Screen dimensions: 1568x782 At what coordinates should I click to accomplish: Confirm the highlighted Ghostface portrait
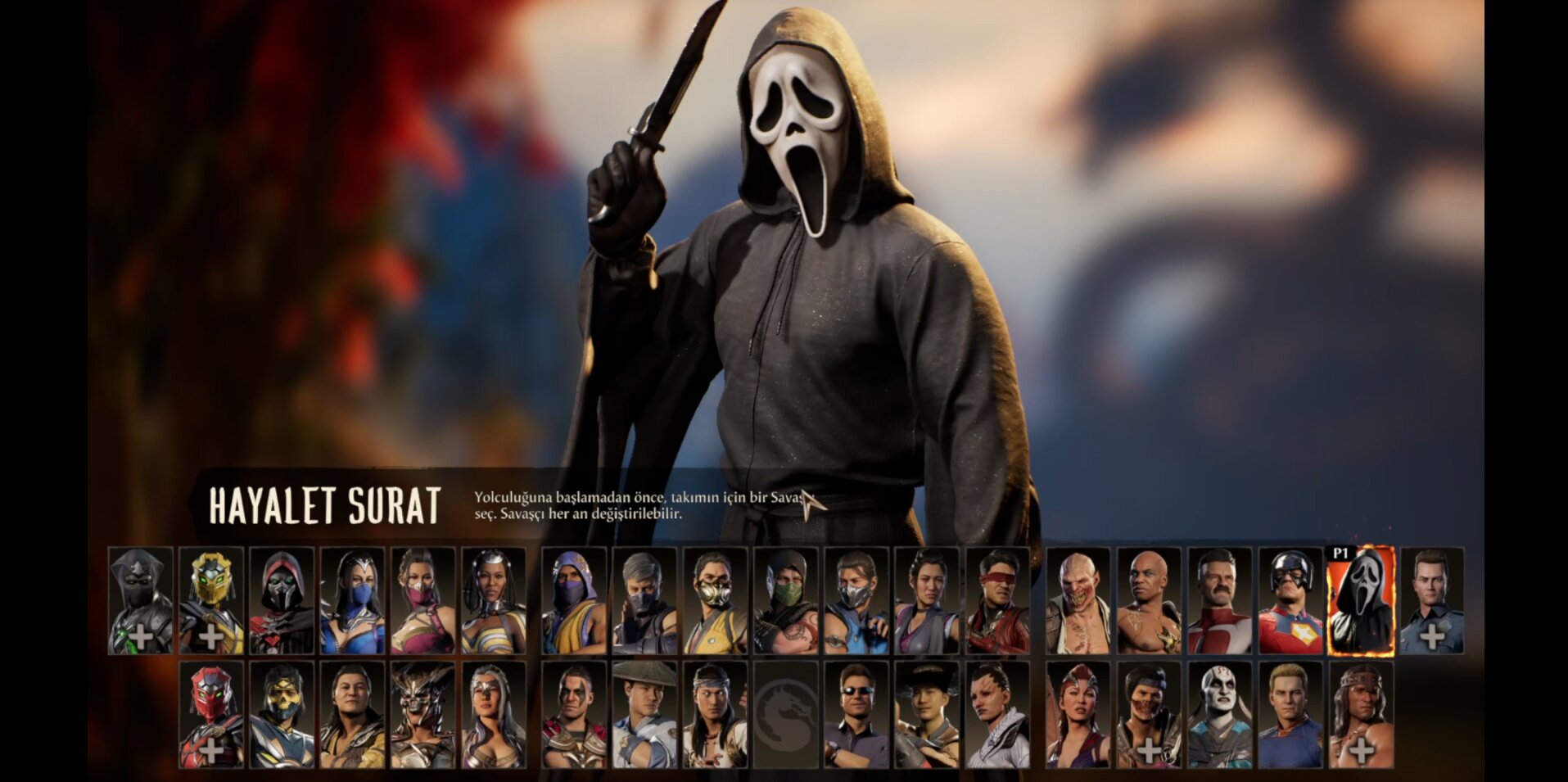point(1360,601)
